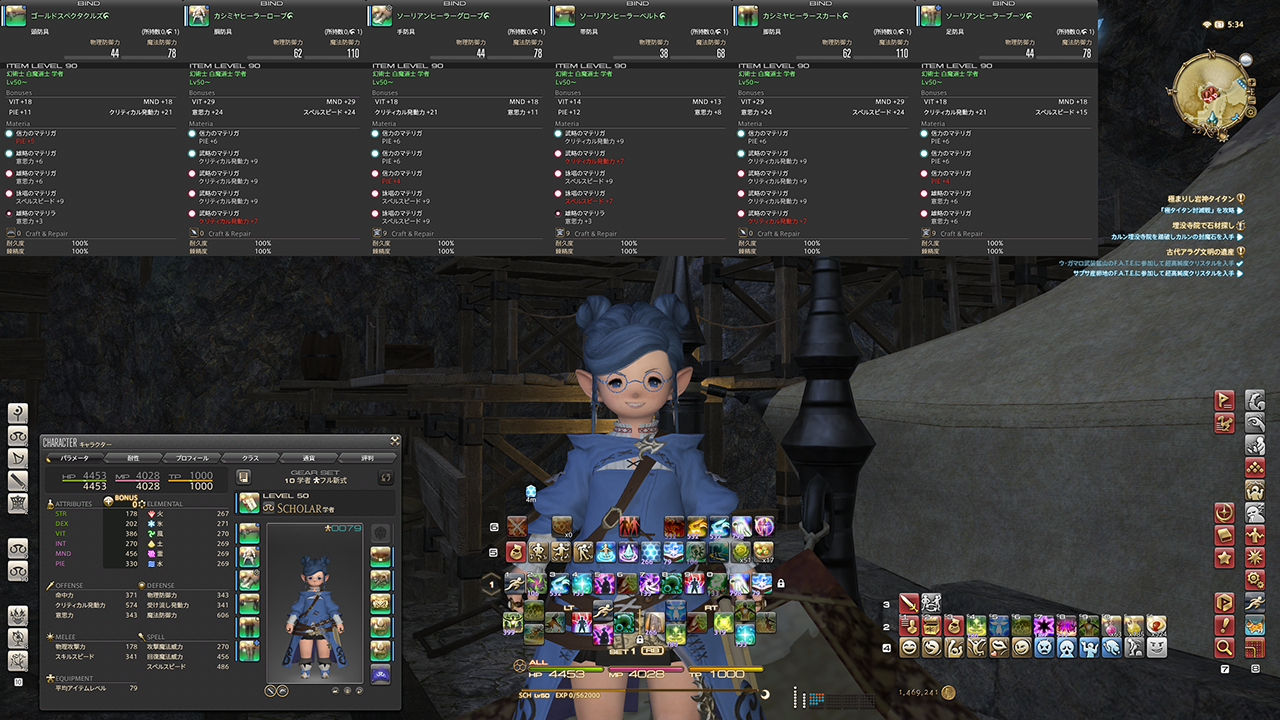
Task: Activate the Sprint icon on hotbar 1
Action: click(514, 582)
